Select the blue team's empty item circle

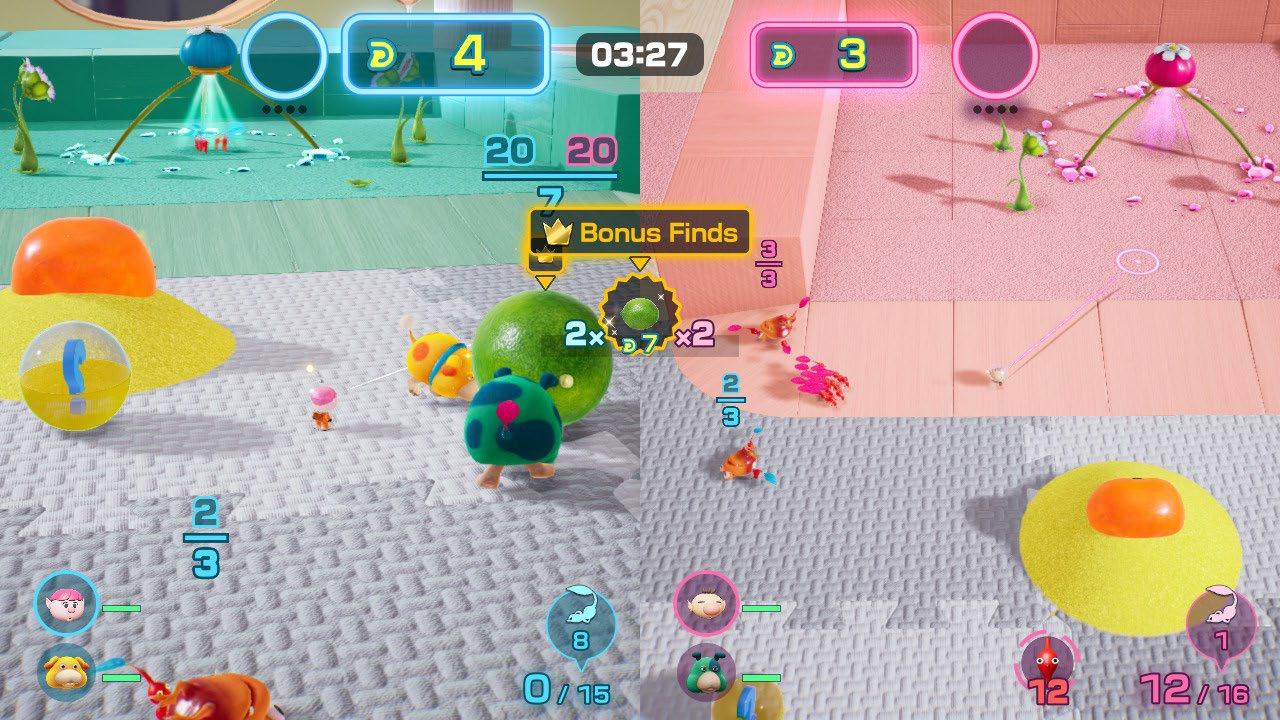tap(285, 55)
